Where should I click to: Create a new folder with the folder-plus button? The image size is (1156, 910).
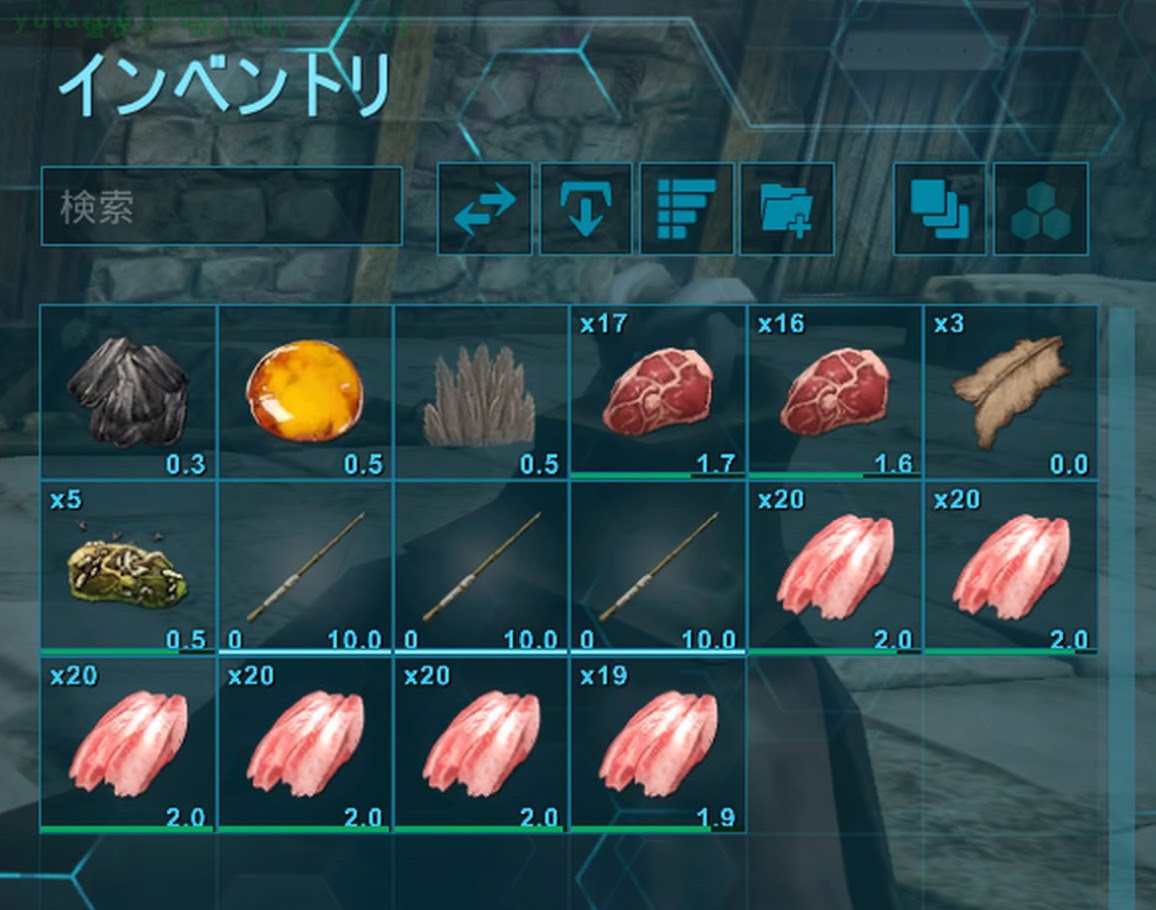click(x=786, y=208)
